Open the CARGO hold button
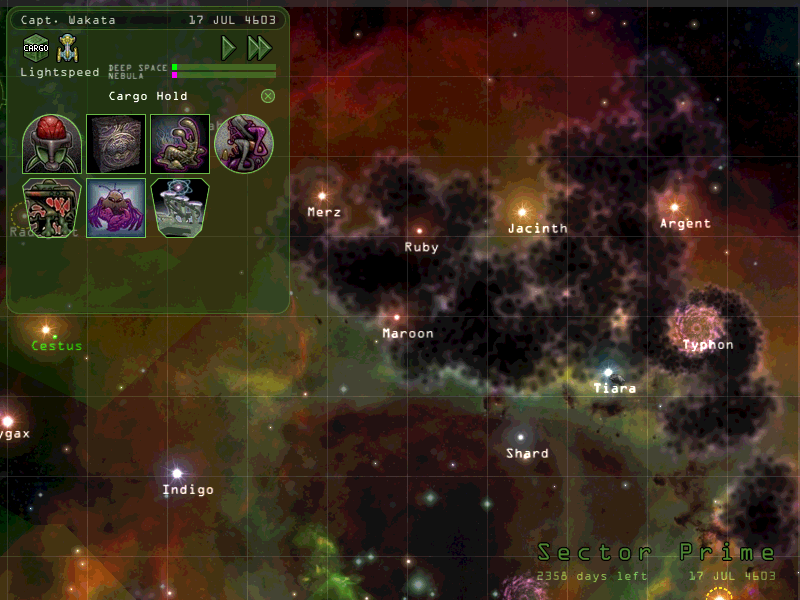 point(36,46)
